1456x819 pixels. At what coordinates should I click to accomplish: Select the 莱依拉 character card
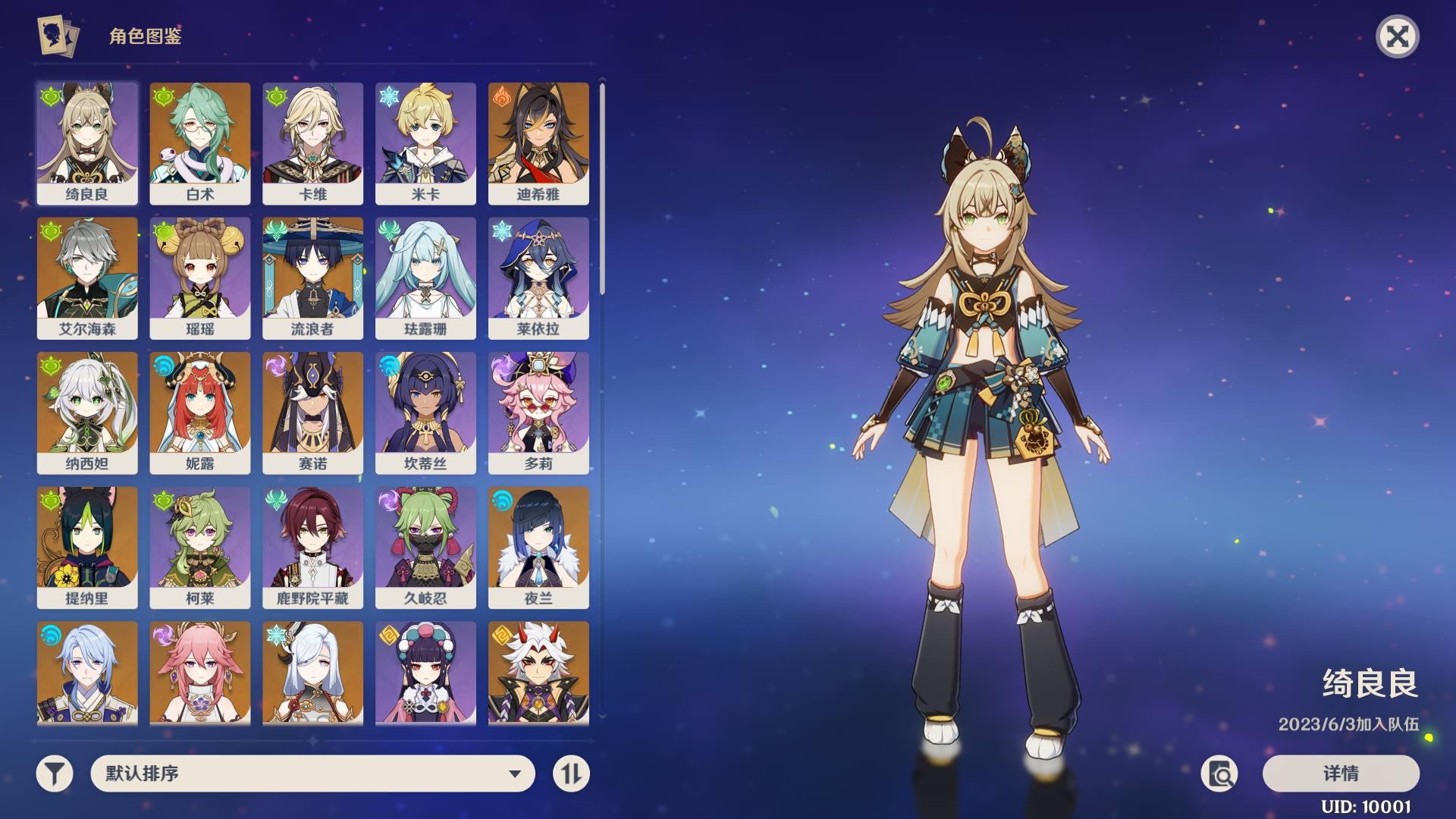(x=538, y=278)
